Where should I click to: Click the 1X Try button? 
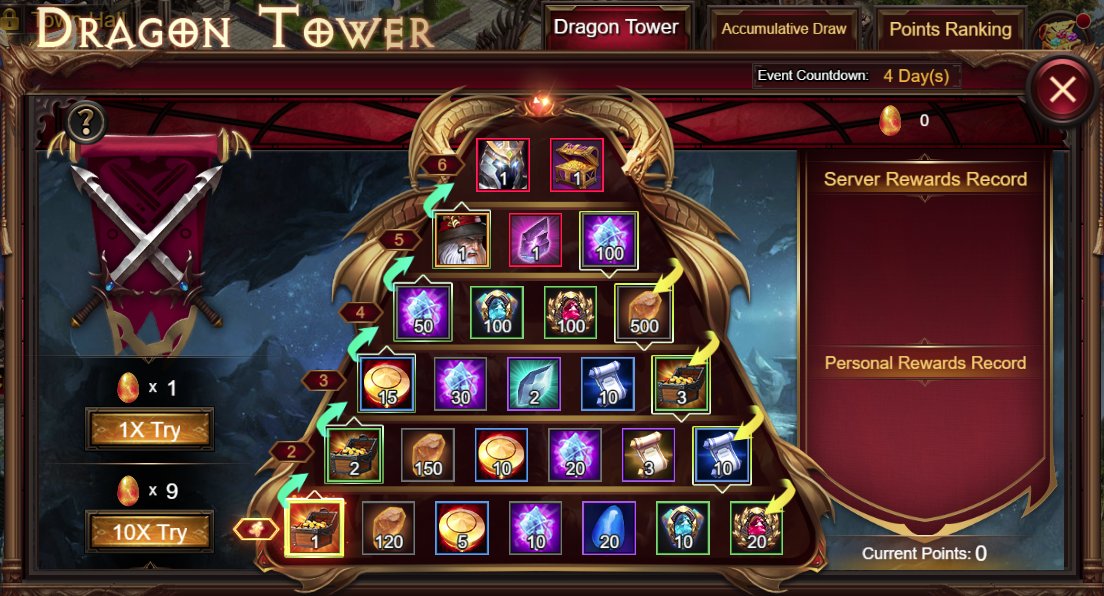tap(150, 429)
